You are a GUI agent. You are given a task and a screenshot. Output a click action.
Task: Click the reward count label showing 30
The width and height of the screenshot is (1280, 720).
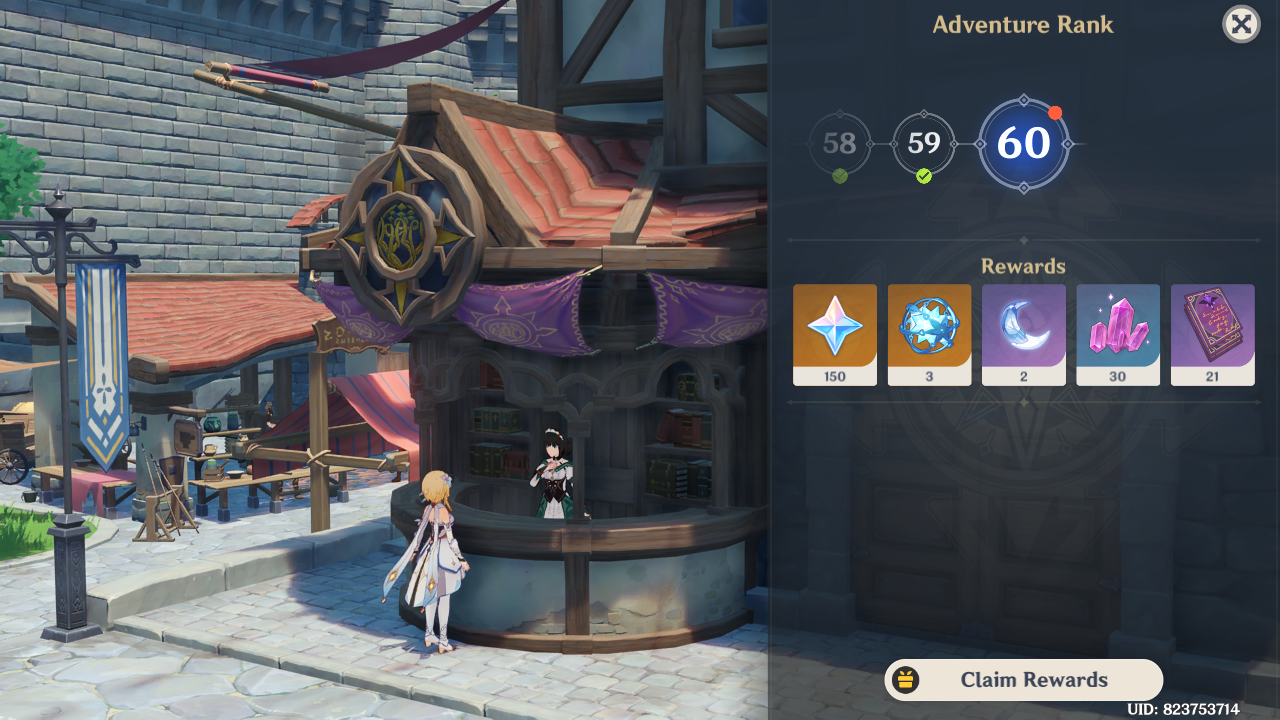click(x=1117, y=377)
